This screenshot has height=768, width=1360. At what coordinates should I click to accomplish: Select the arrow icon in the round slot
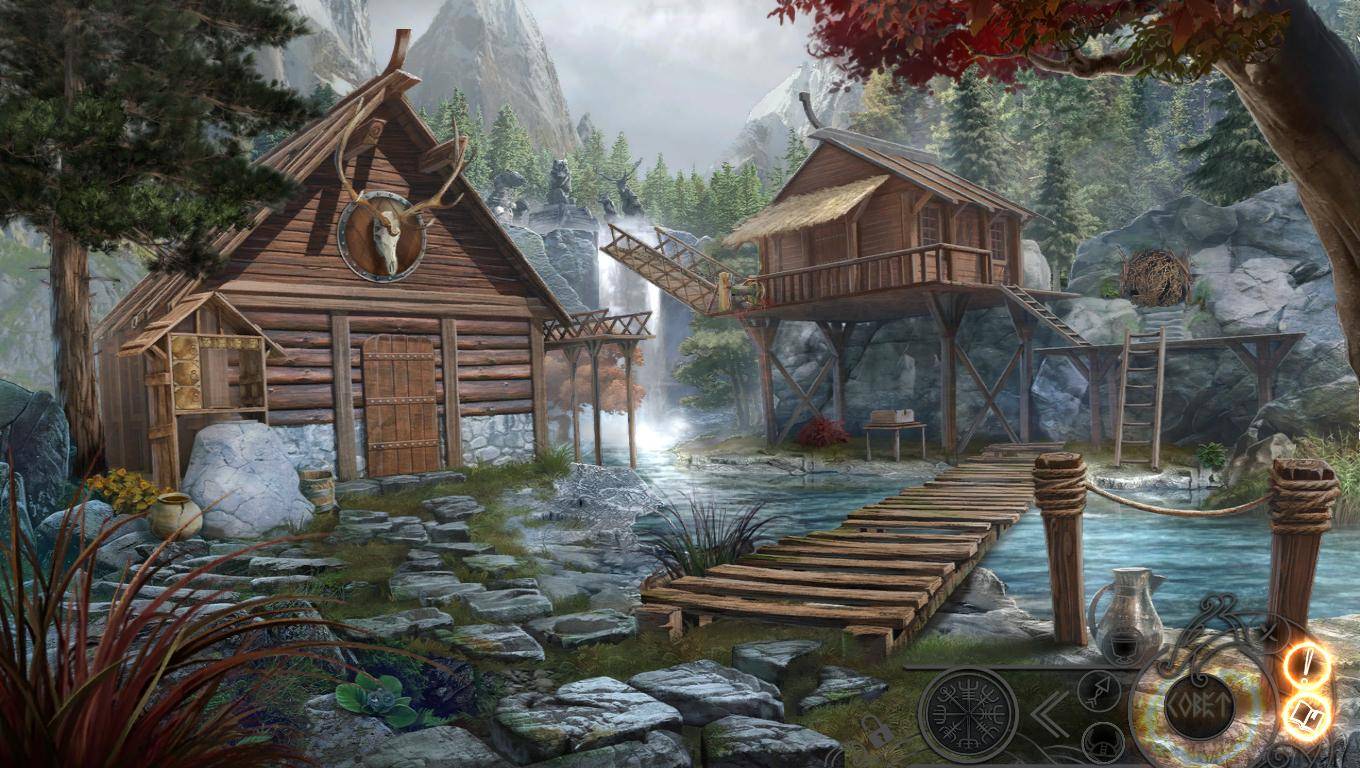(1099, 691)
